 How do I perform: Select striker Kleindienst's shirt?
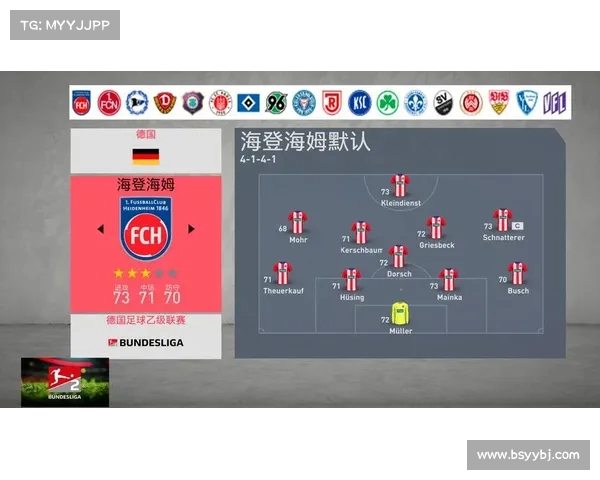[x=400, y=185]
